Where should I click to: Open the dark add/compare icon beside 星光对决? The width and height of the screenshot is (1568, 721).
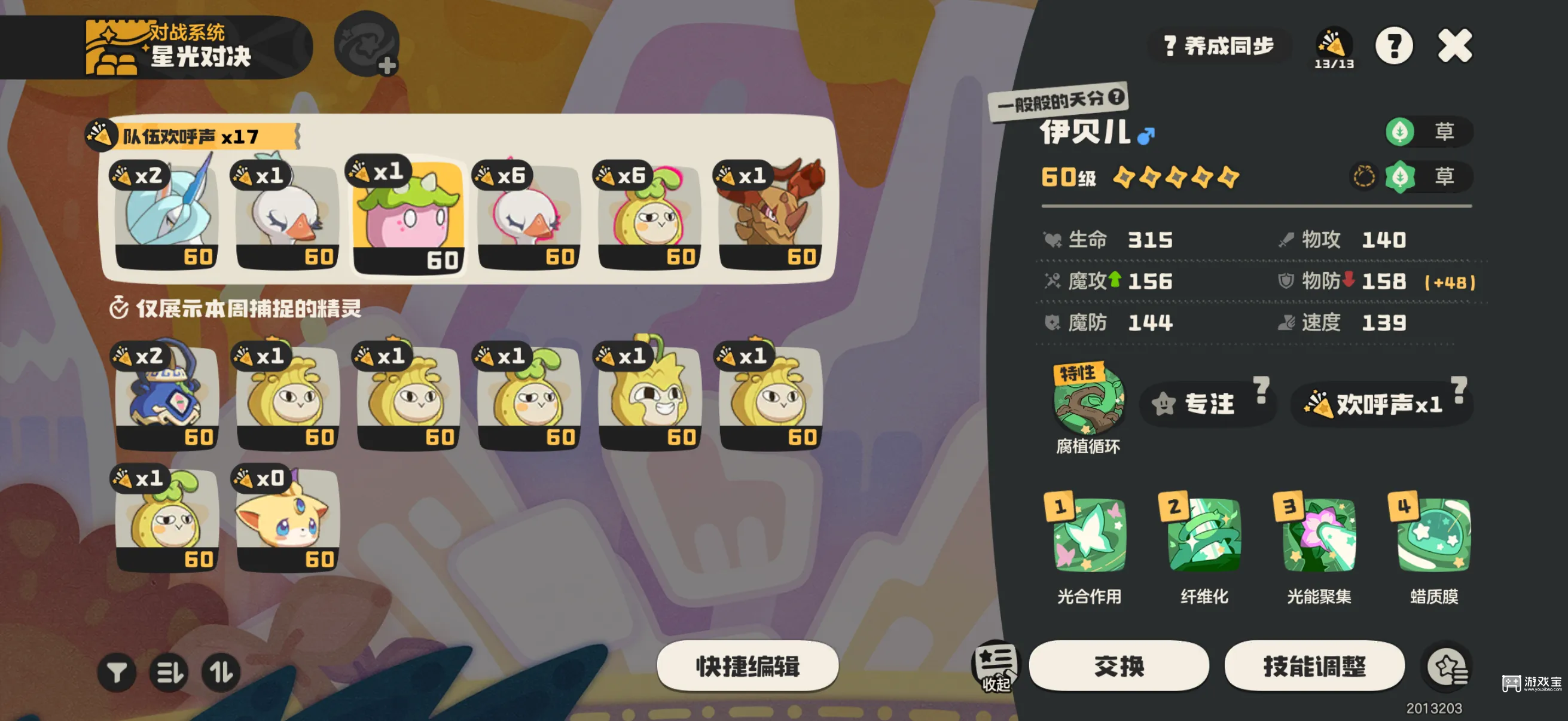[367, 45]
